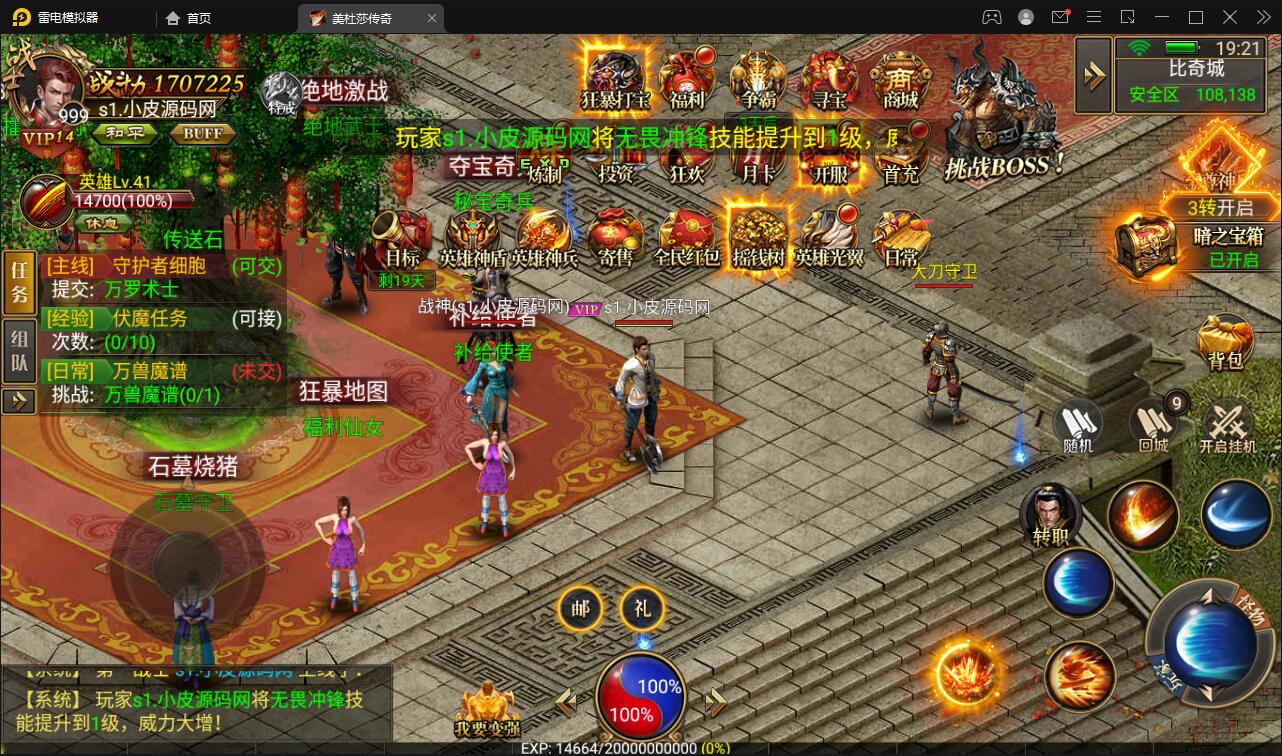The image size is (1282, 756).
Task: Select the 寻宝 treasure hunt icon
Action: click(830, 78)
